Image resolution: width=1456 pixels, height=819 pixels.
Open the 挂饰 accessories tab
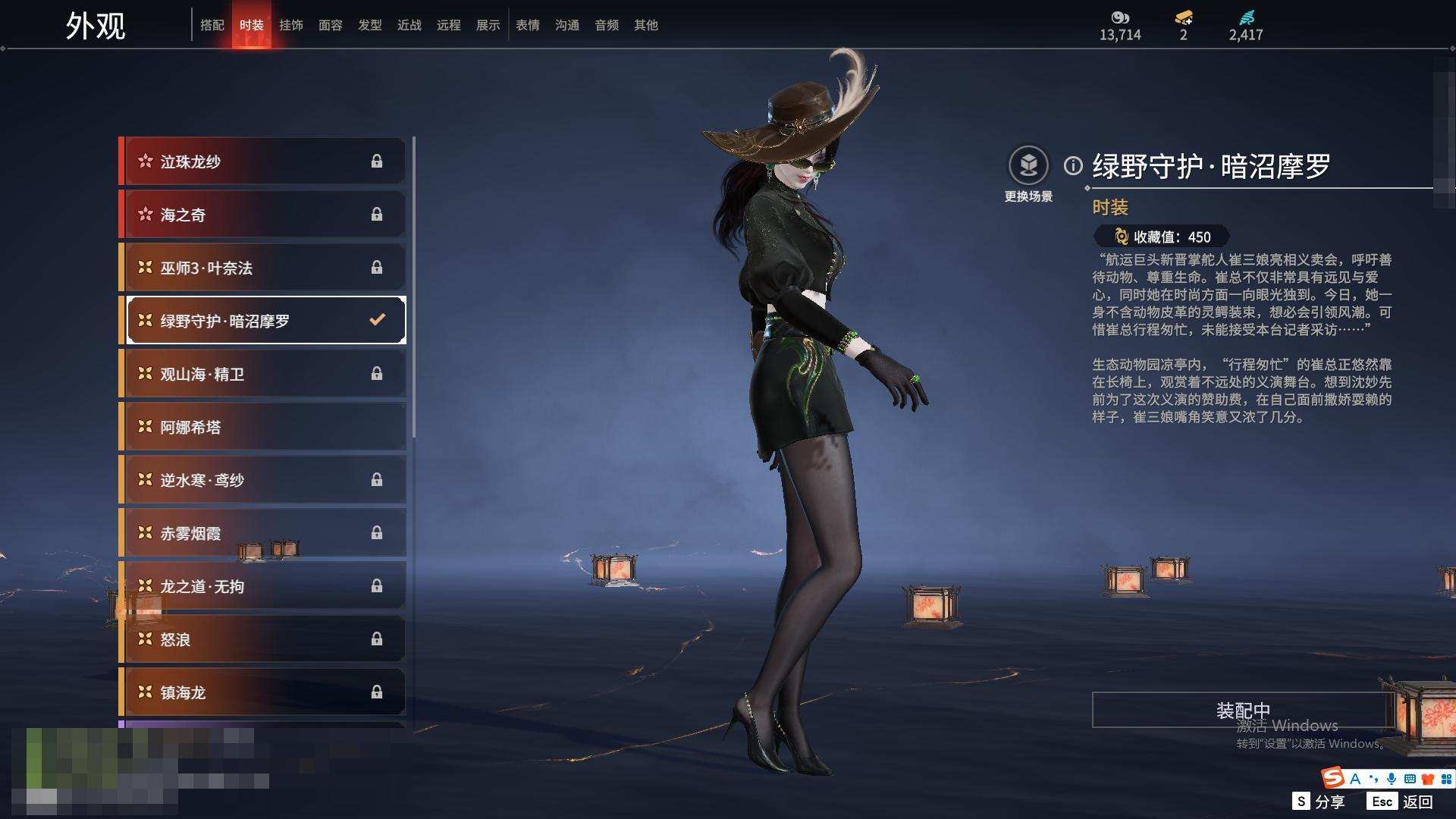pyautogui.click(x=291, y=25)
